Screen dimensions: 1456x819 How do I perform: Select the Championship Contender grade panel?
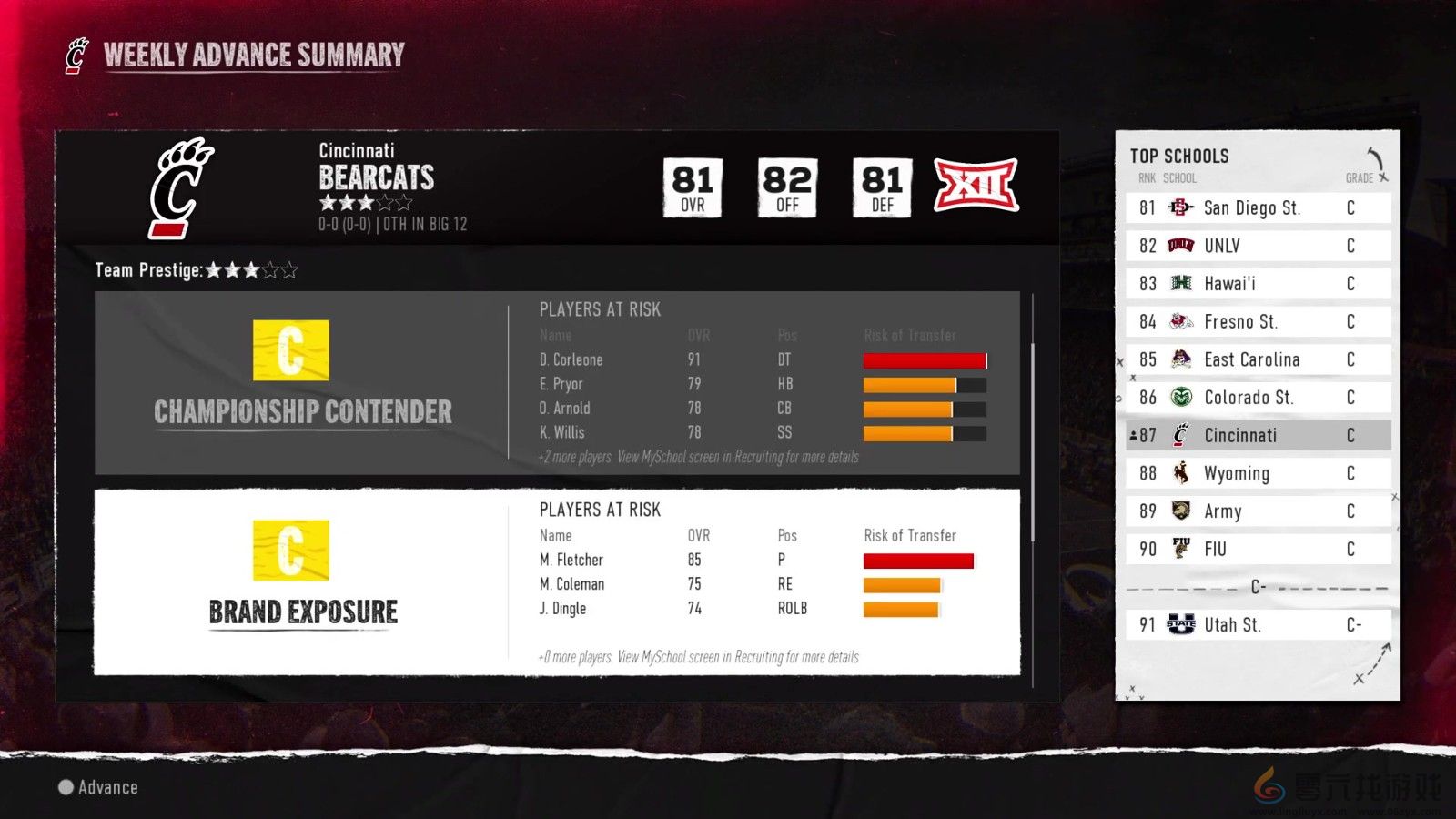[302, 382]
